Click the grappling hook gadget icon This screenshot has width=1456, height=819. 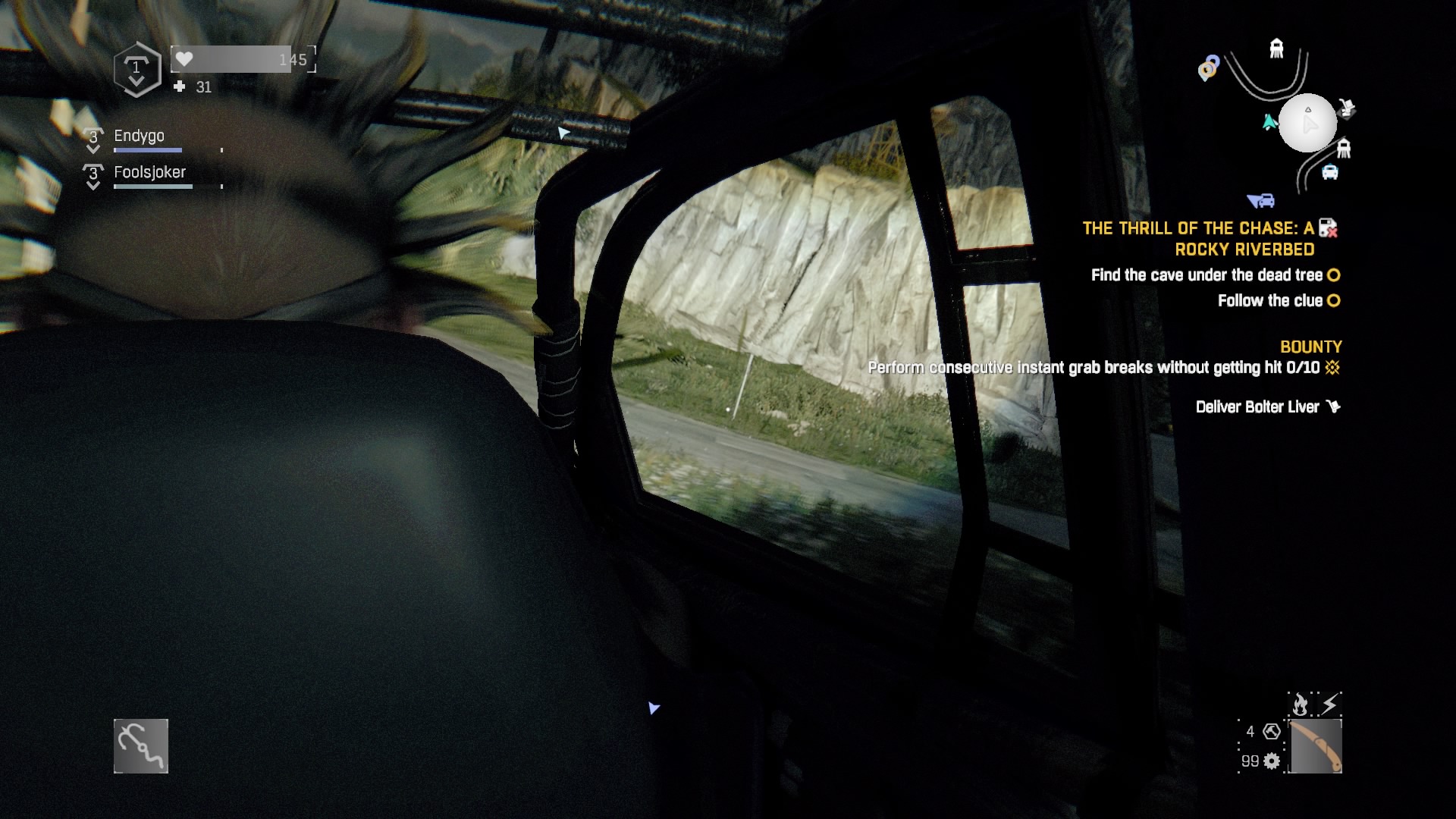140,745
